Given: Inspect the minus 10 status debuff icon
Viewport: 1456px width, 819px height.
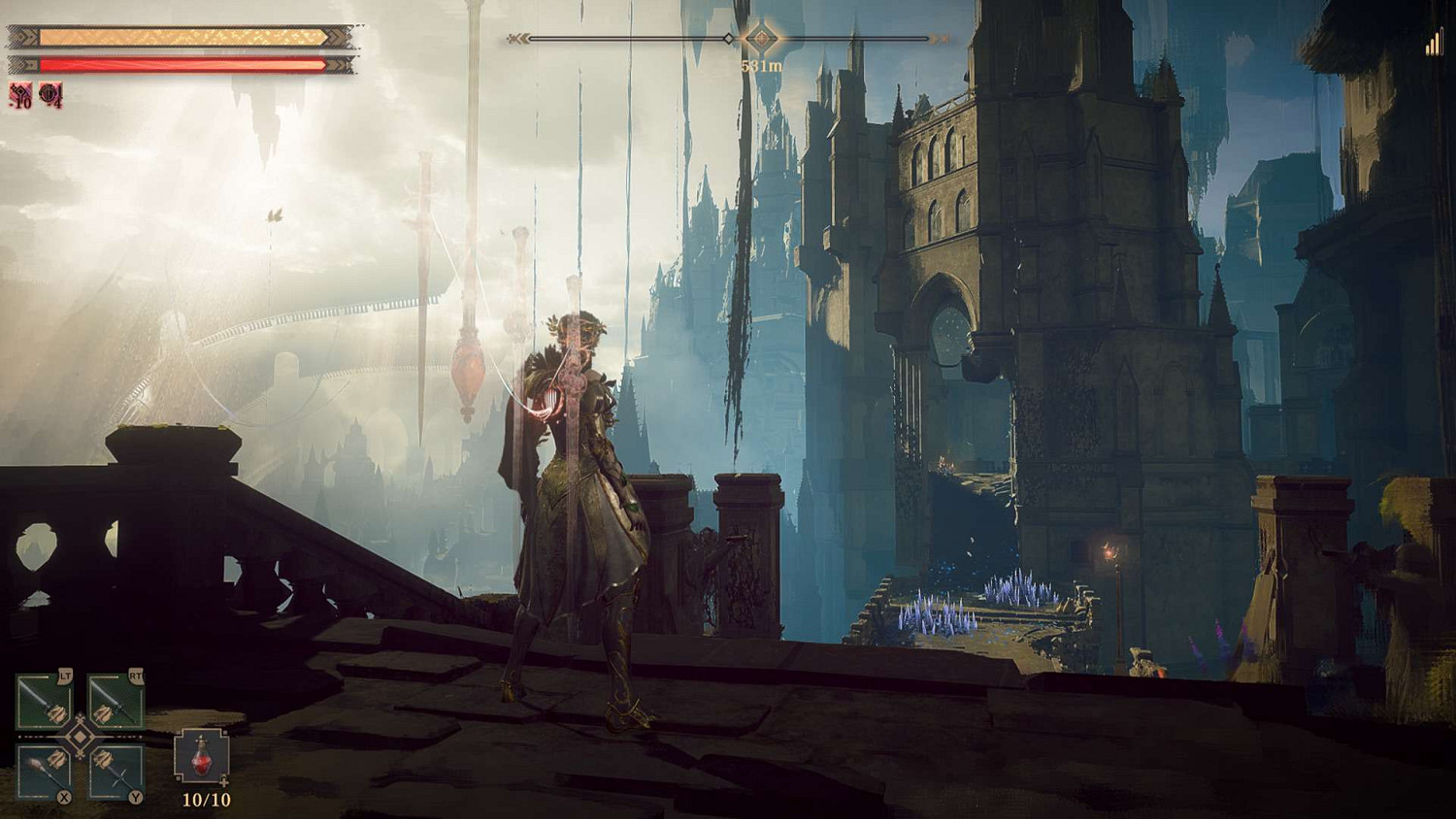Looking at the screenshot, I should pos(21,95).
